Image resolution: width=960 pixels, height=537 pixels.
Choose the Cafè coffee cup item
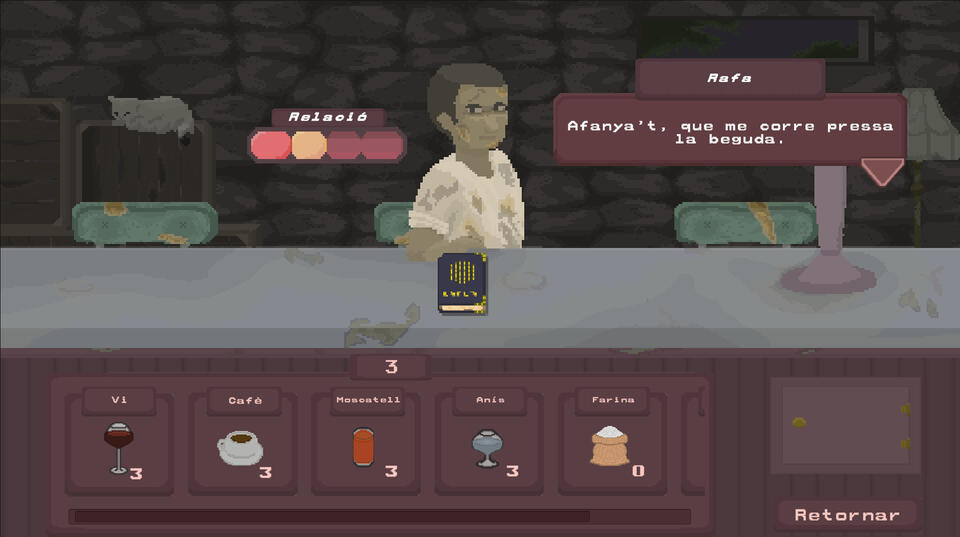tap(242, 446)
